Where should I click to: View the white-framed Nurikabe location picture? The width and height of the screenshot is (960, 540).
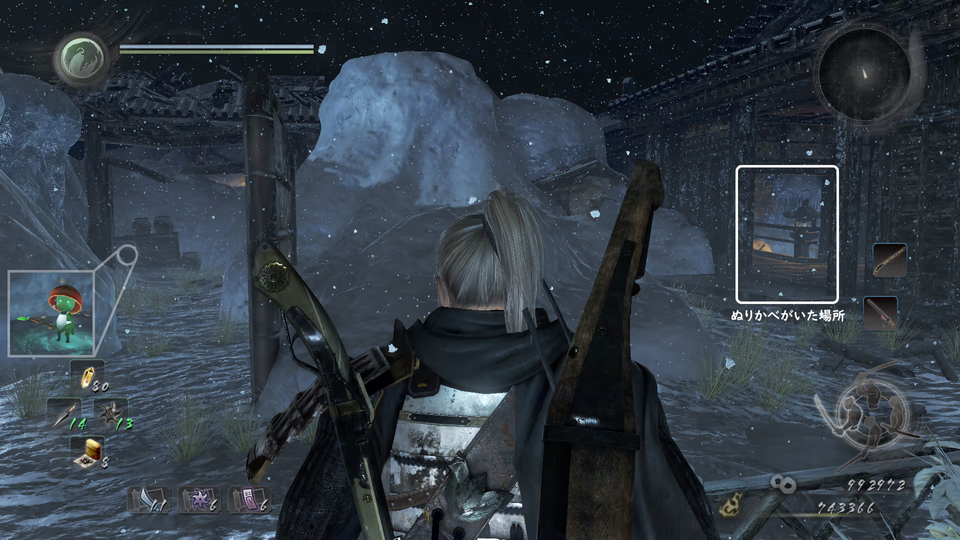click(x=787, y=234)
